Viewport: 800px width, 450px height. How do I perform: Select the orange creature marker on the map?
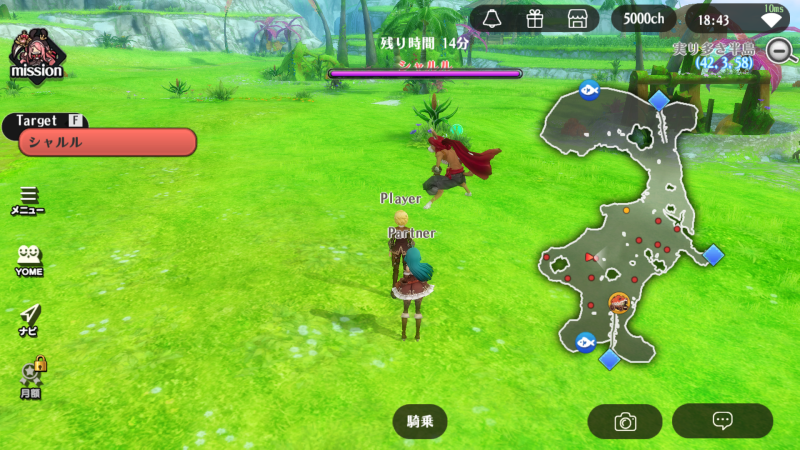620,301
